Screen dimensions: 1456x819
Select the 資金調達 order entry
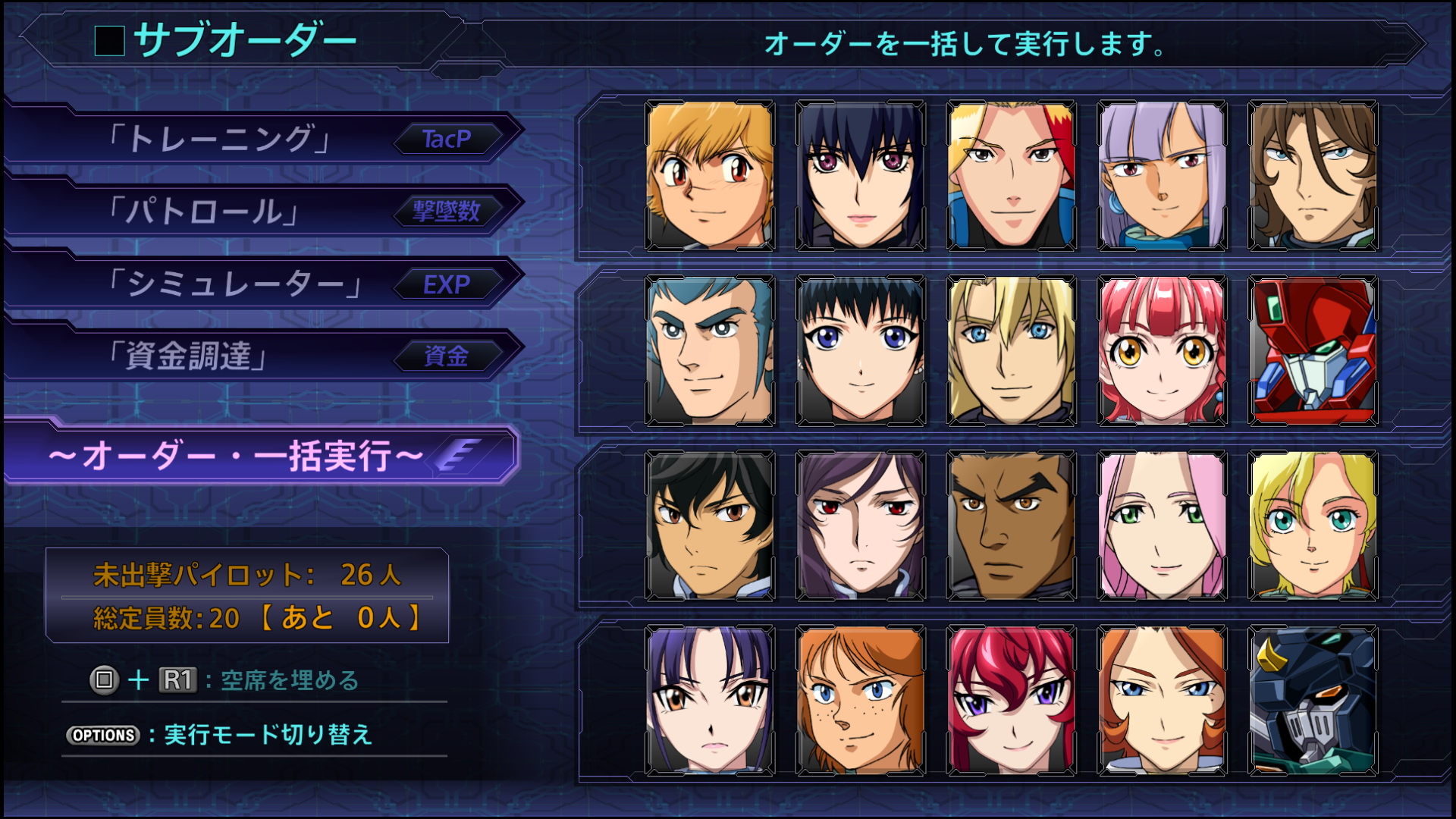(262, 356)
